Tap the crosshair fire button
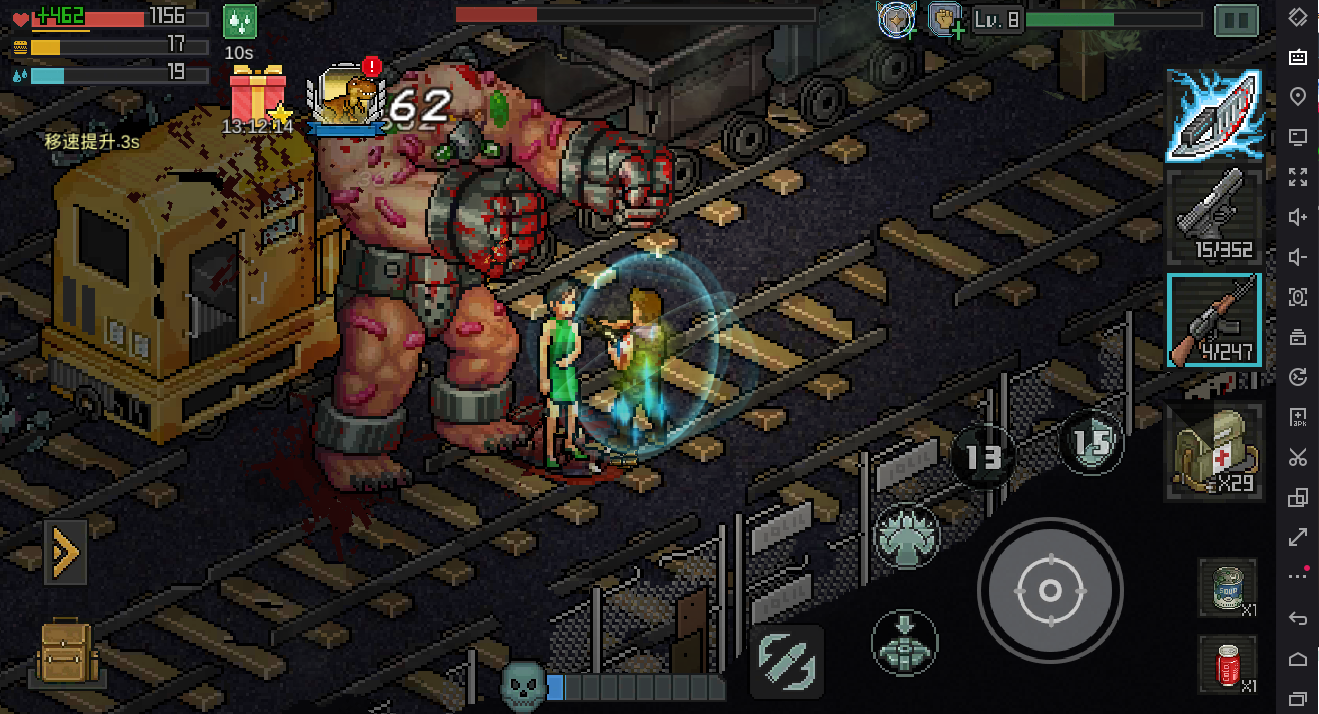The image size is (1319, 714). point(1050,590)
